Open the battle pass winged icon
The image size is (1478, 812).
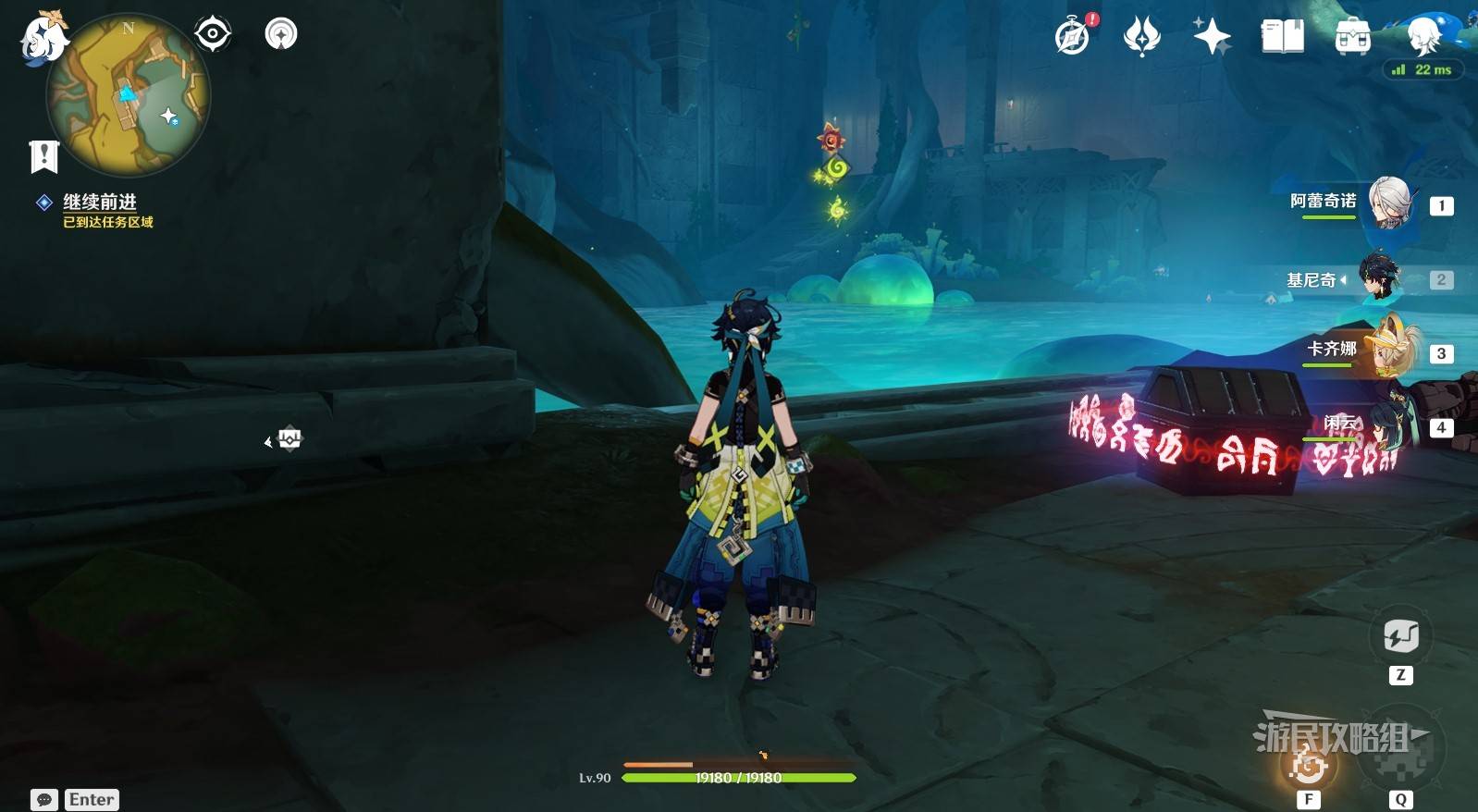pos(1142,37)
